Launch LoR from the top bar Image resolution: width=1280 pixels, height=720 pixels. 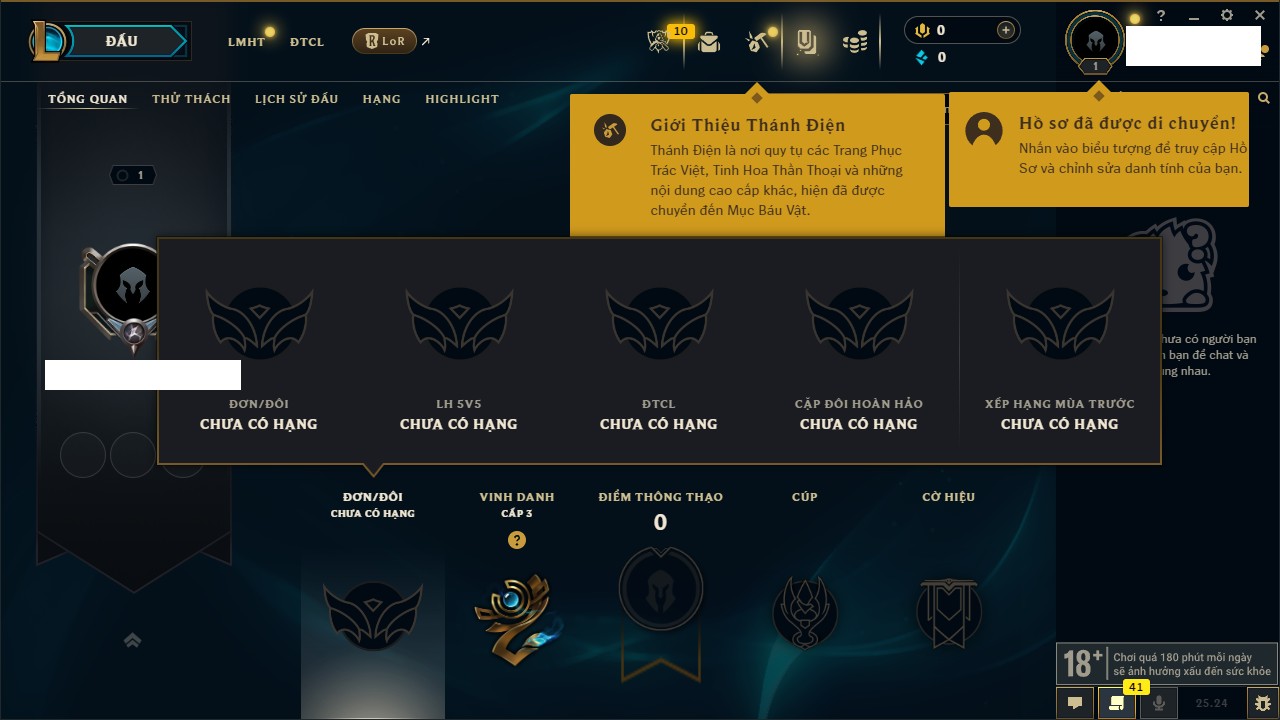[x=385, y=41]
